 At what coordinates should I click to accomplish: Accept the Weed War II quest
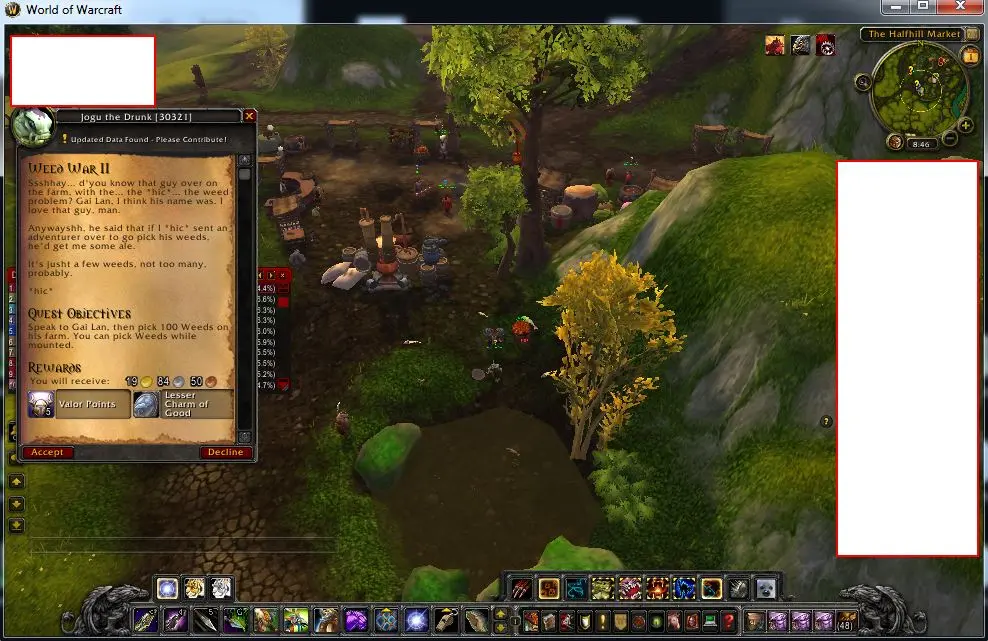click(47, 452)
